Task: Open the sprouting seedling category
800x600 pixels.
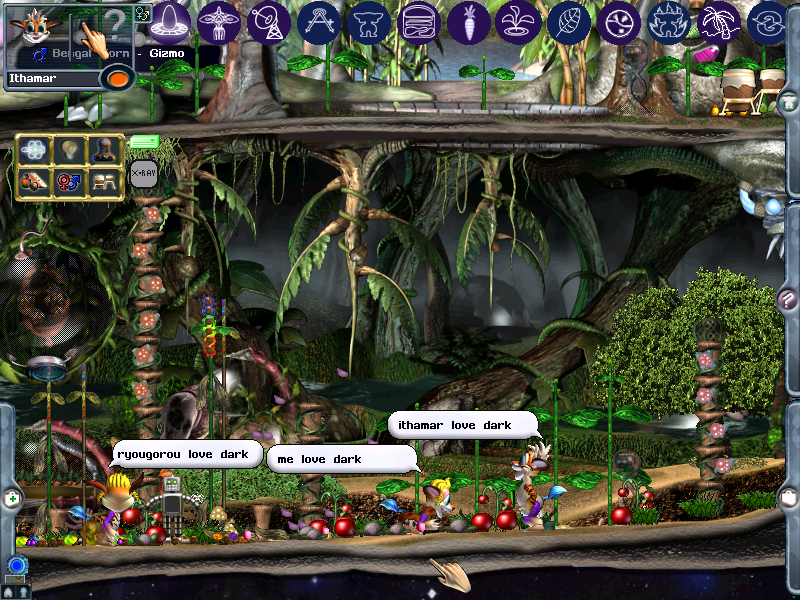Action: pos(519,21)
